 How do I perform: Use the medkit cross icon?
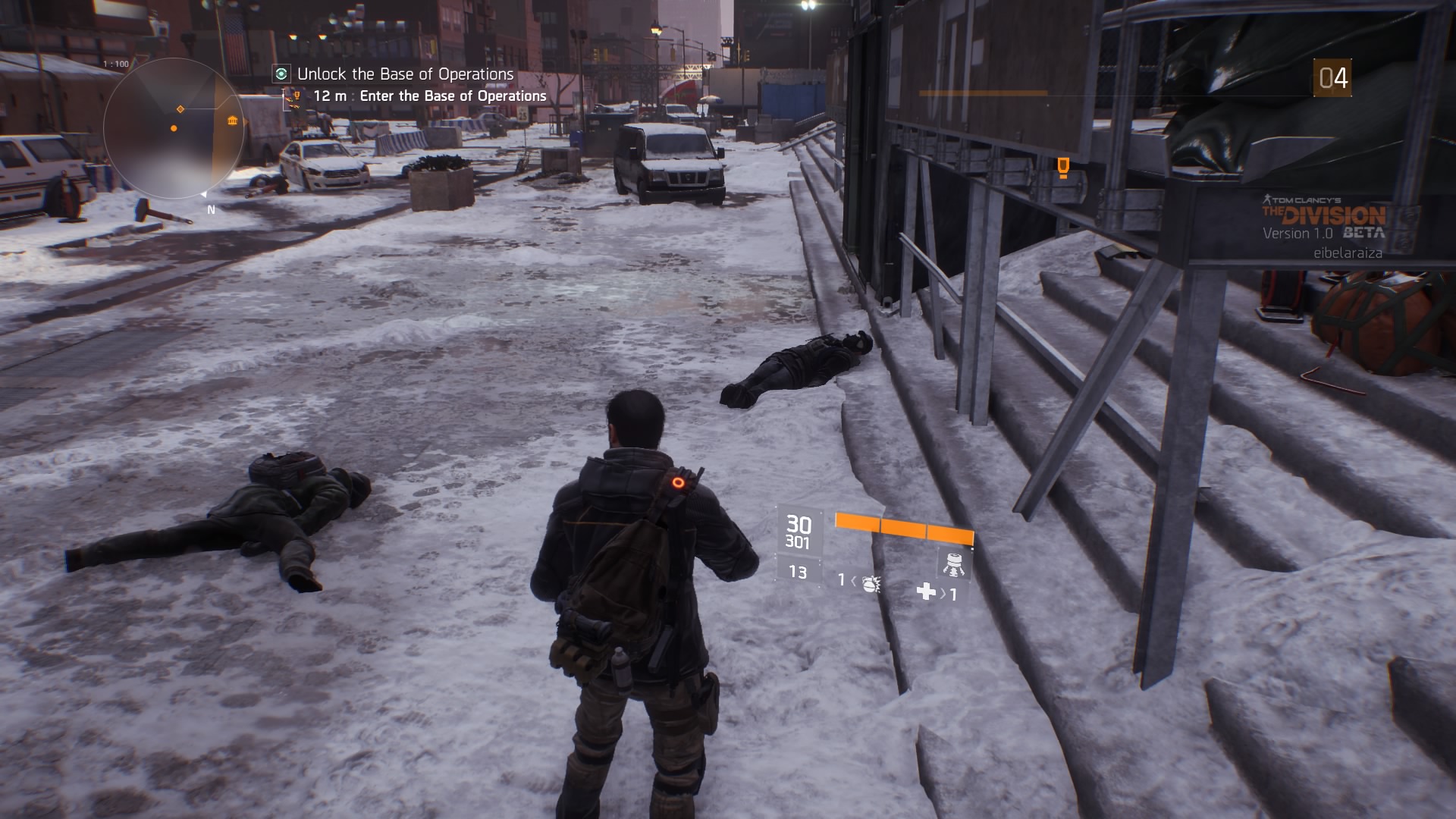point(926,591)
